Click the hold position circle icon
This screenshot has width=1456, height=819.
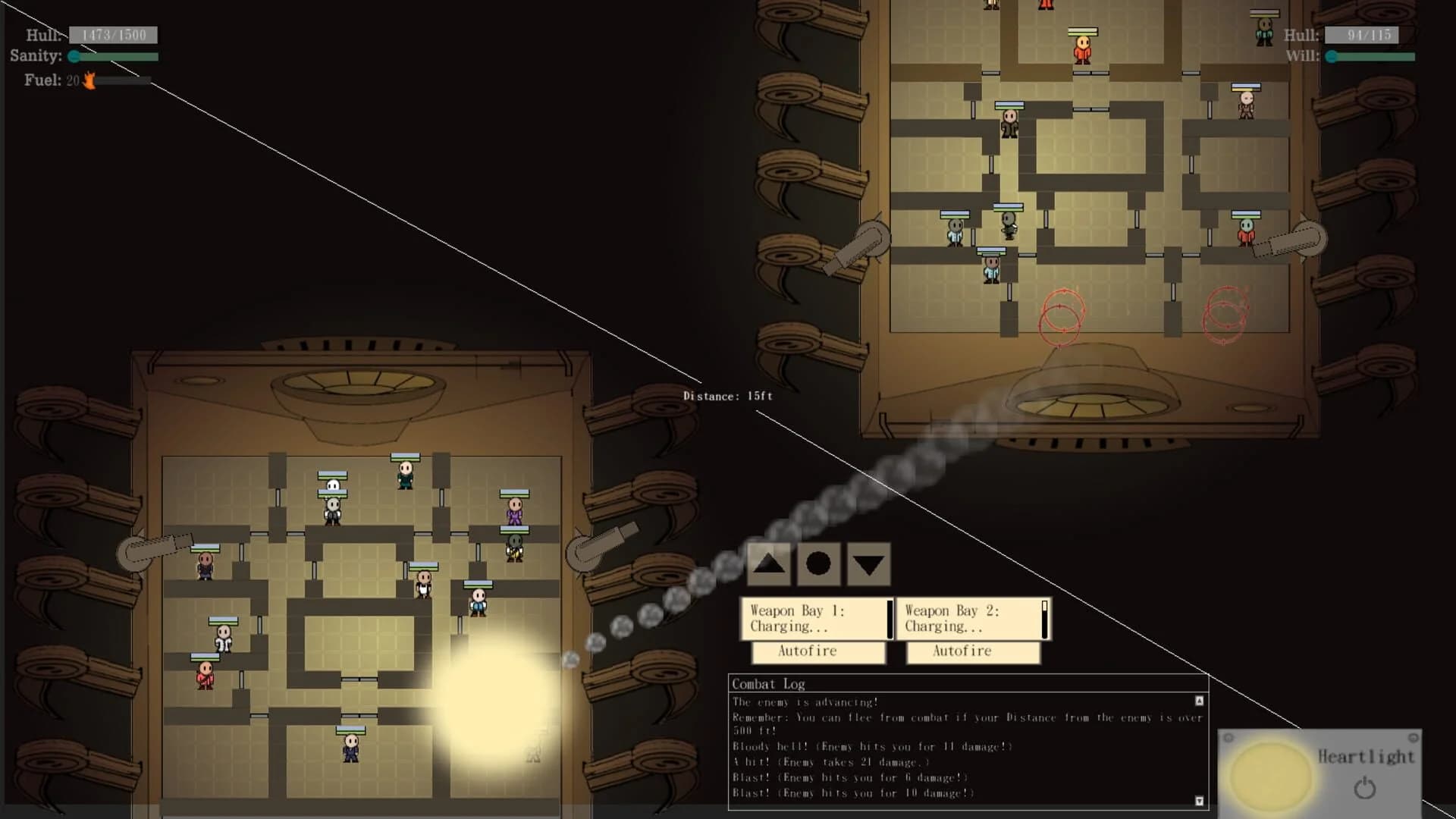click(818, 563)
